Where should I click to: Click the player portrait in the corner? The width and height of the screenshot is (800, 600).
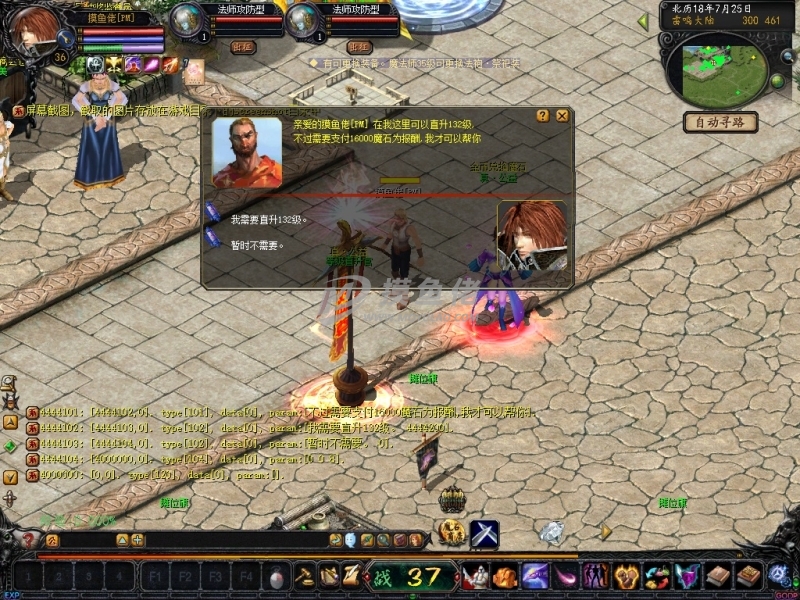click(x=37, y=30)
